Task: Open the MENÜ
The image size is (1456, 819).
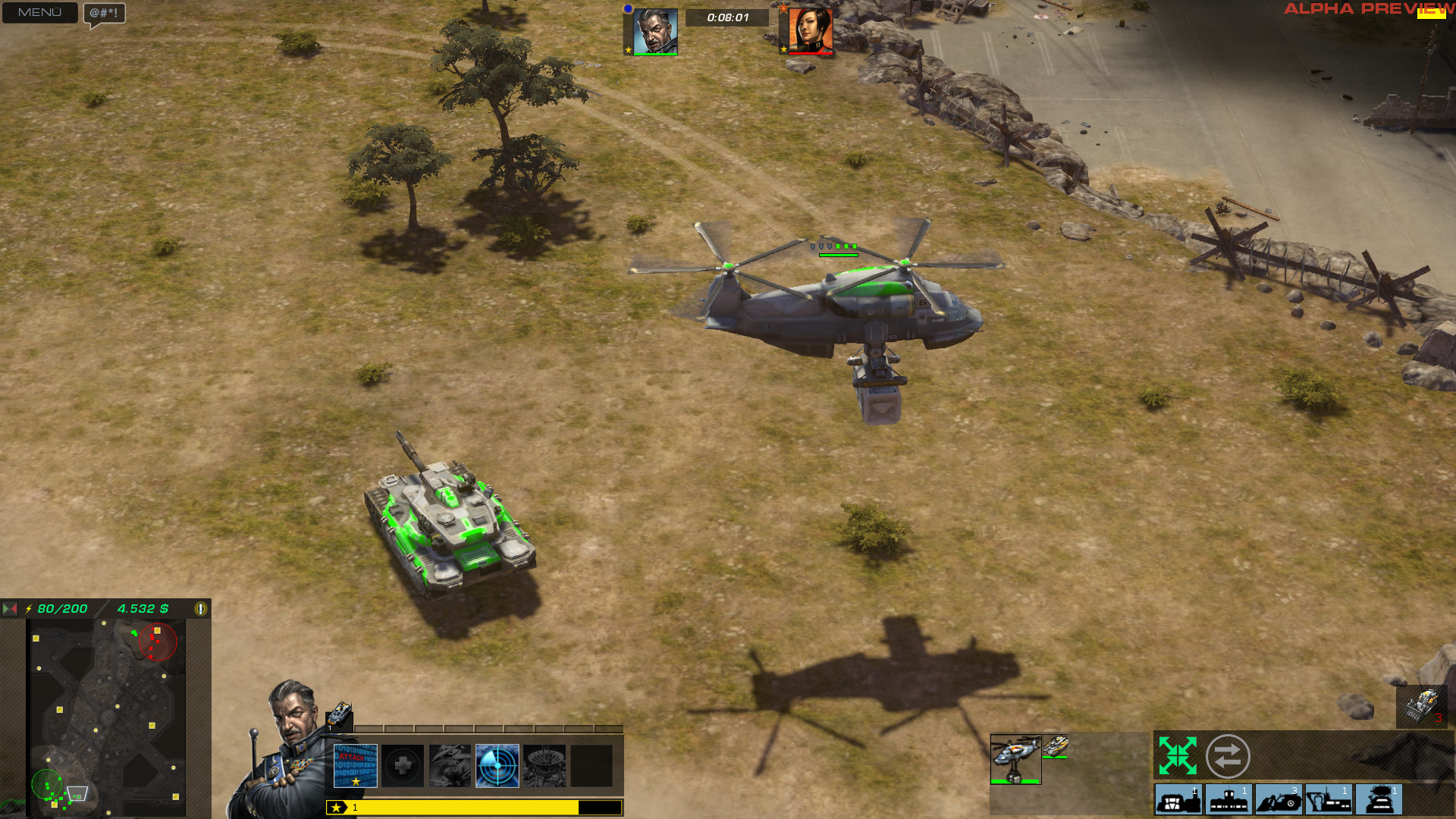Action: (x=39, y=13)
